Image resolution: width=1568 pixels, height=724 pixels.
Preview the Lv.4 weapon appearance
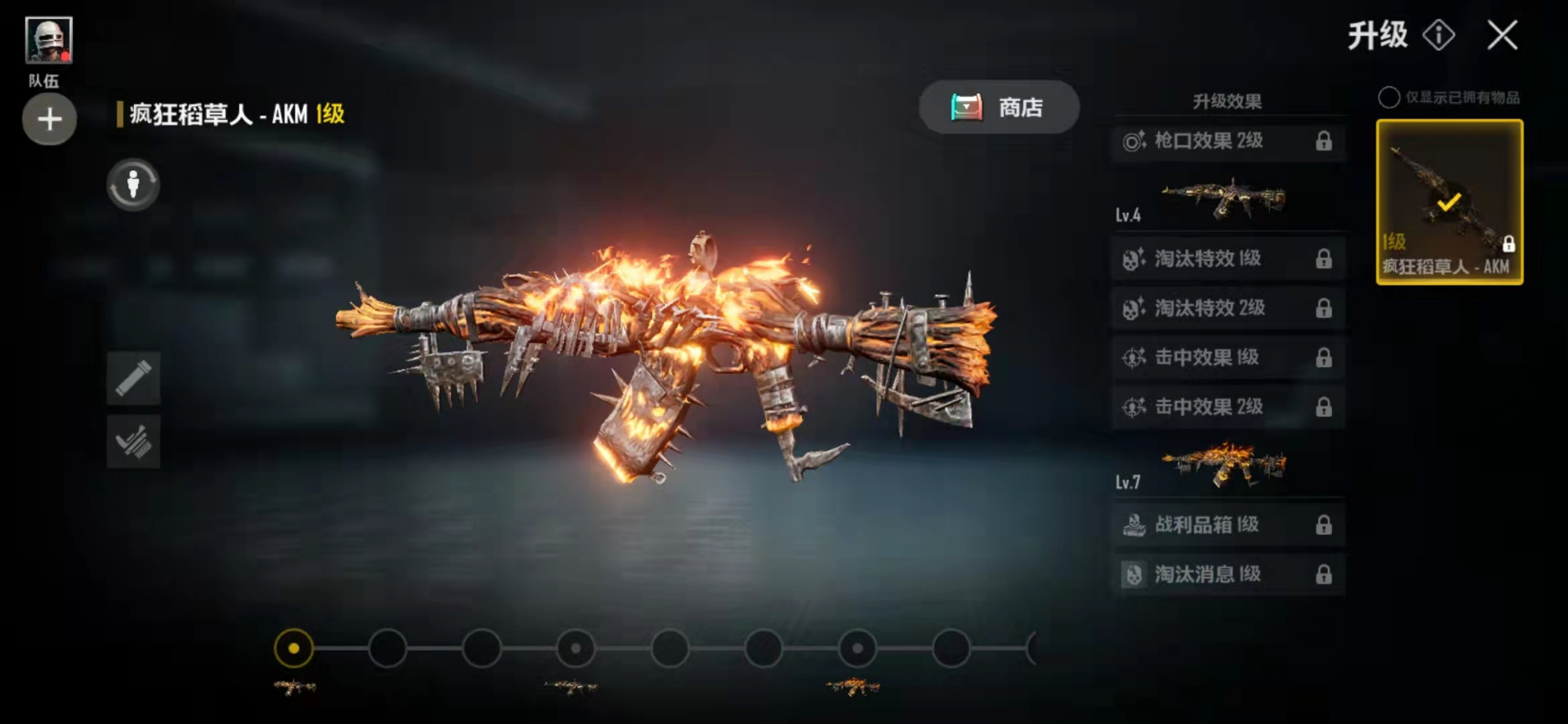[1223, 198]
